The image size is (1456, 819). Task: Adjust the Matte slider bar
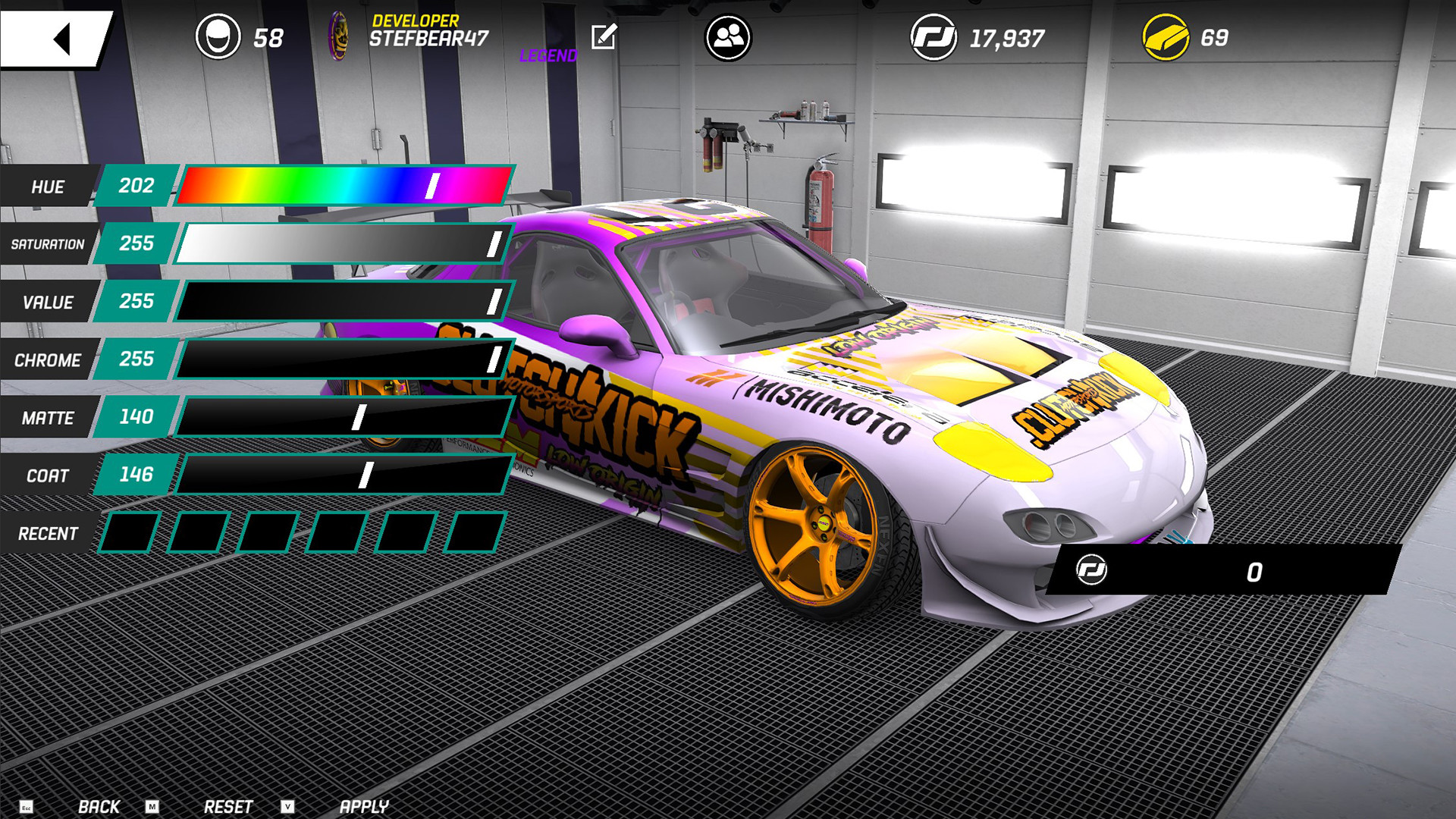click(344, 417)
